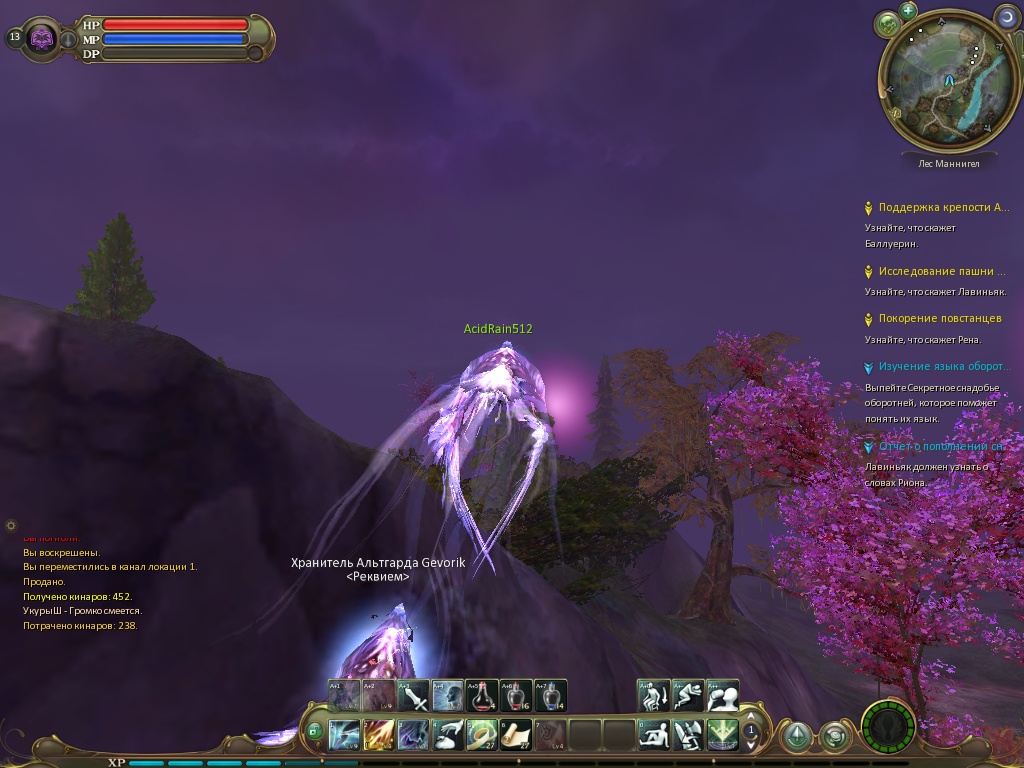
Task: Click the chat window gear icon
Action: (11, 525)
